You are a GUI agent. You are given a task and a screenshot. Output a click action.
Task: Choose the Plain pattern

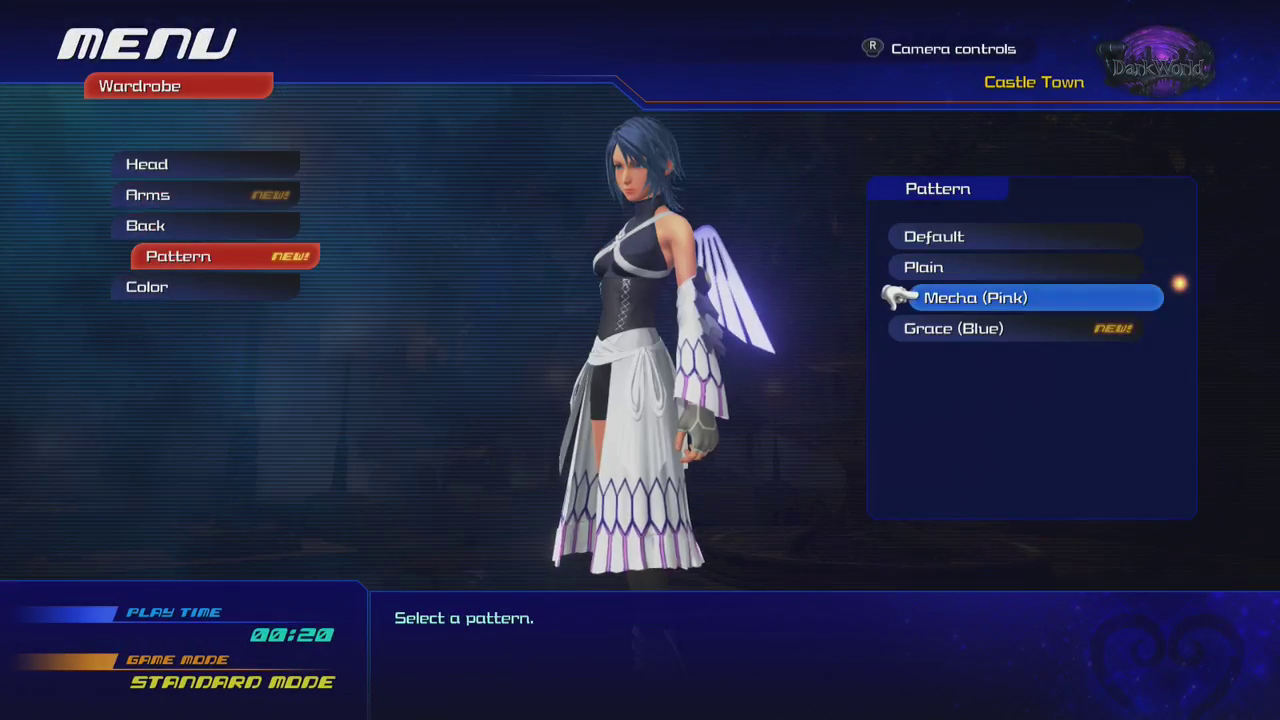pyautogui.click(x=1014, y=267)
